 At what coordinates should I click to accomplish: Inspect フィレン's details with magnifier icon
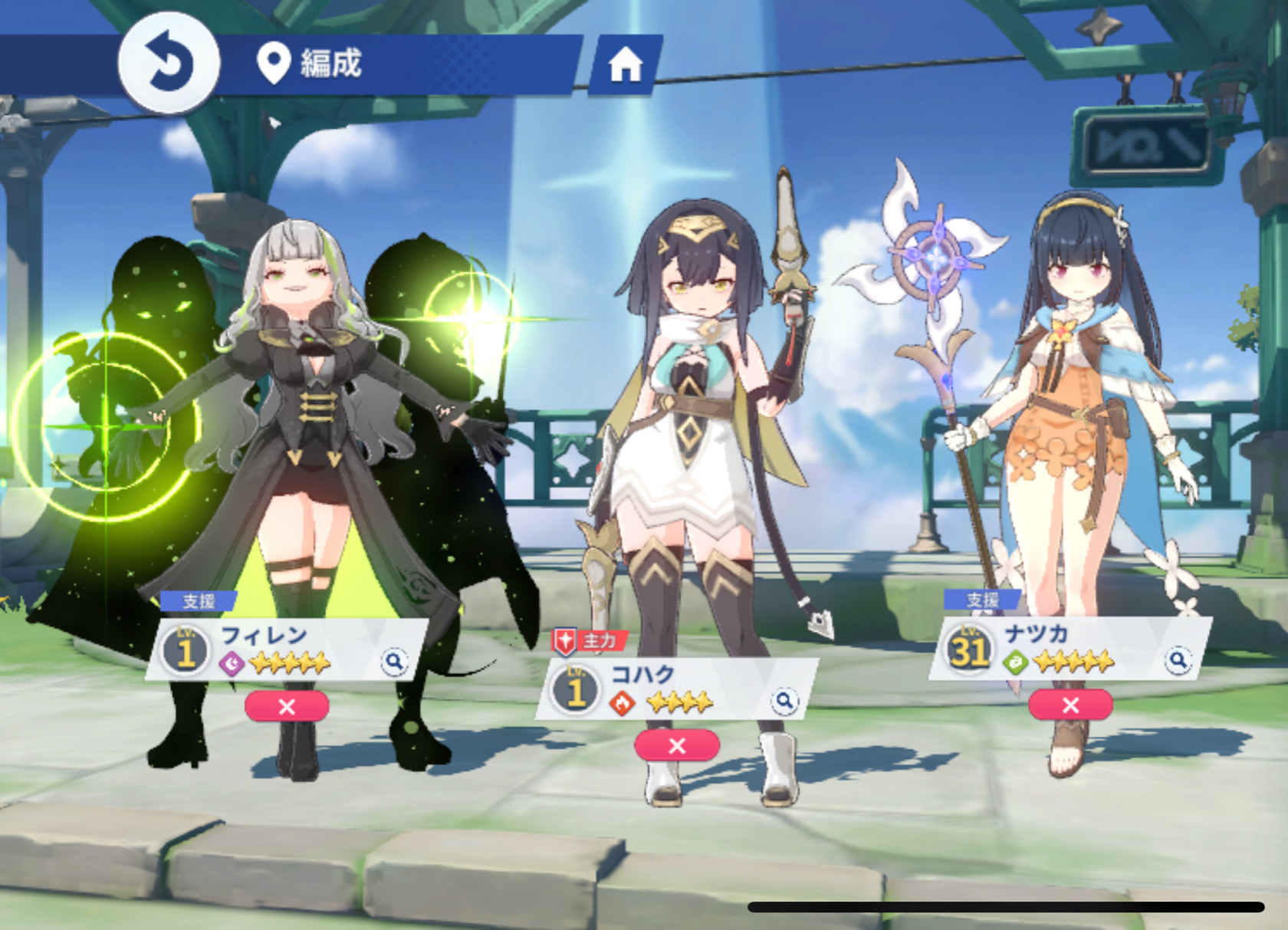pos(394,661)
